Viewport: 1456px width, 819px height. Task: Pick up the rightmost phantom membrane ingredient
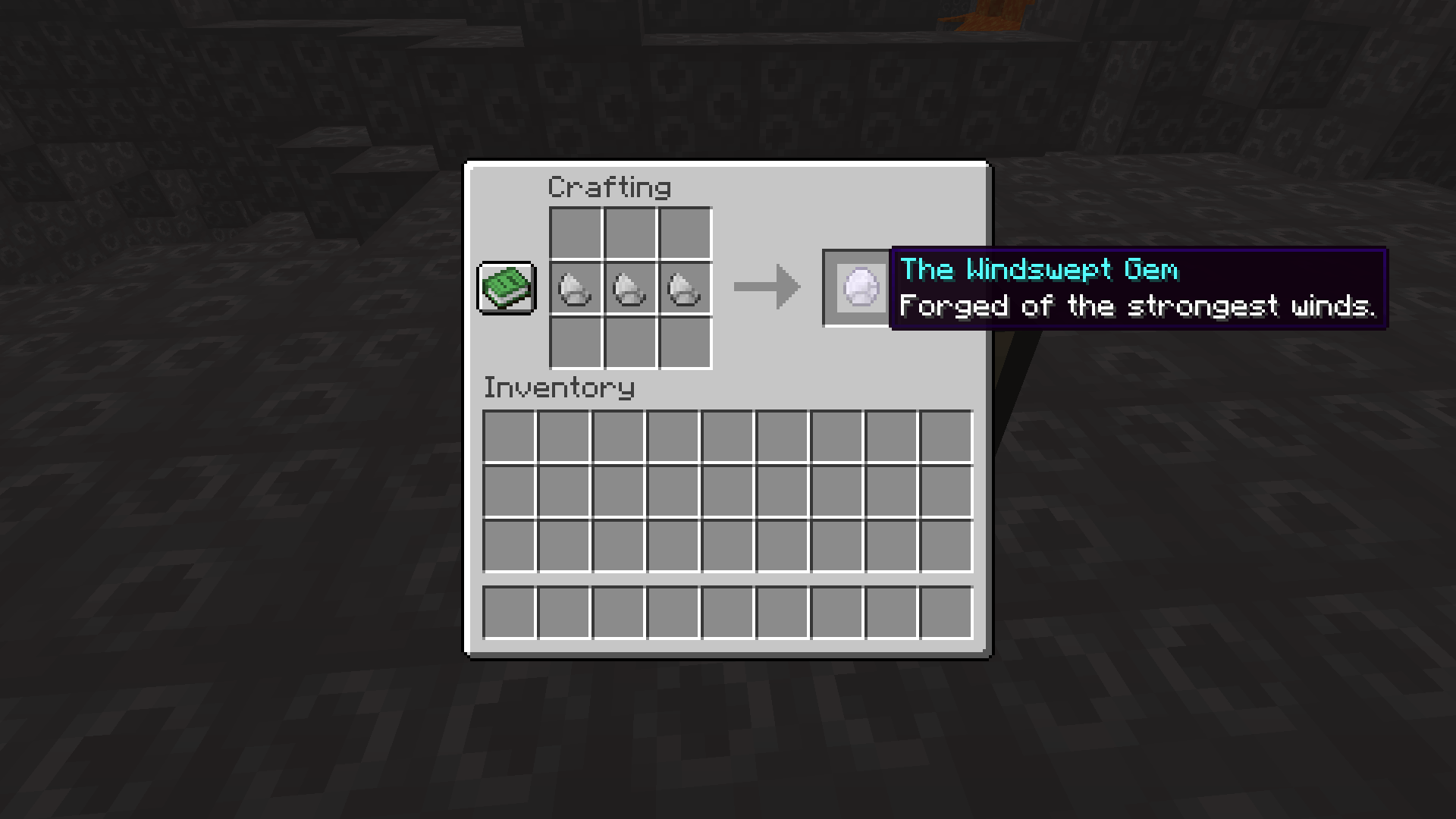click(684, 288)
